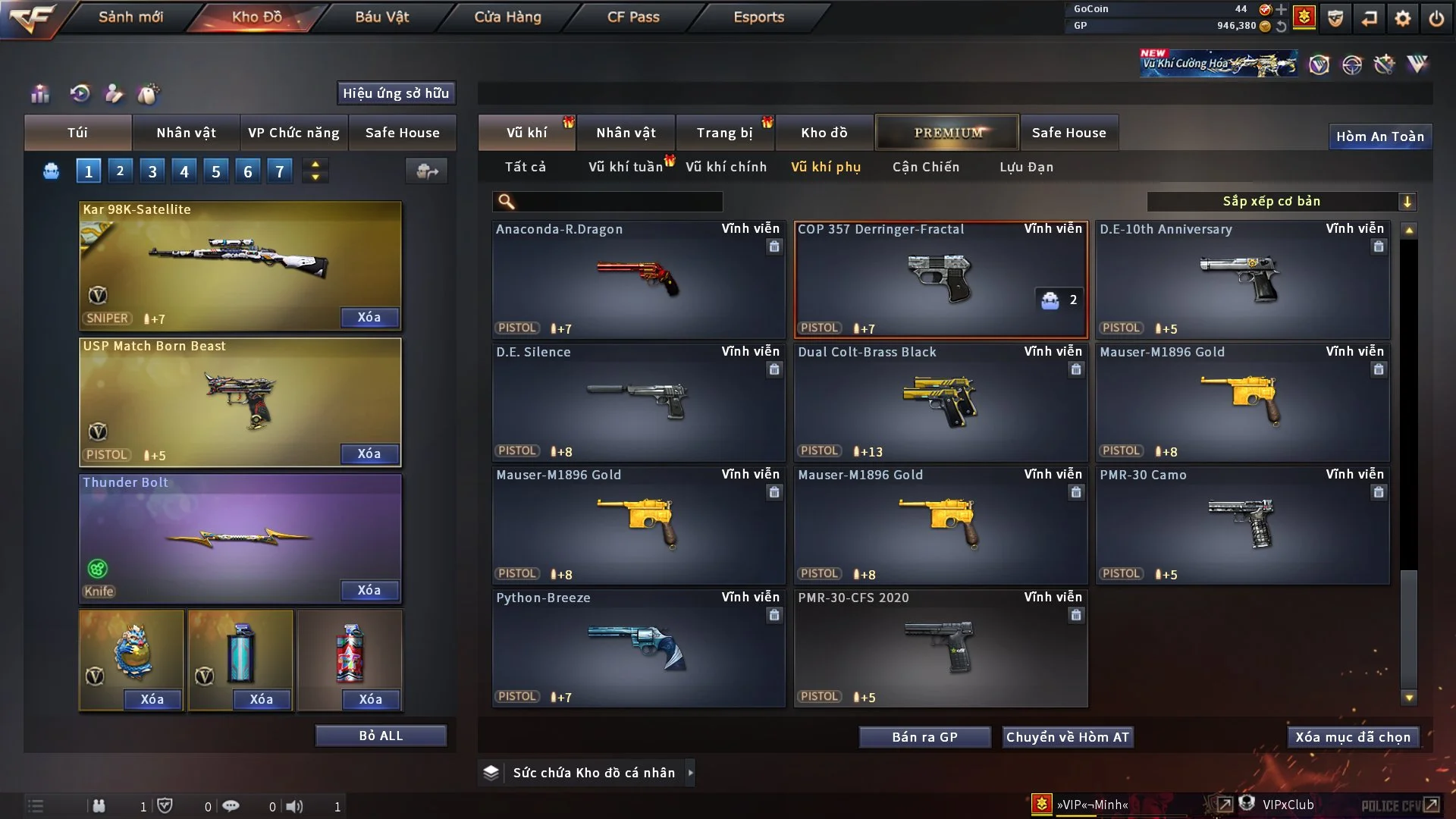Remove Kar 98K-Satellite with its Xóa button

click(369, 317)
